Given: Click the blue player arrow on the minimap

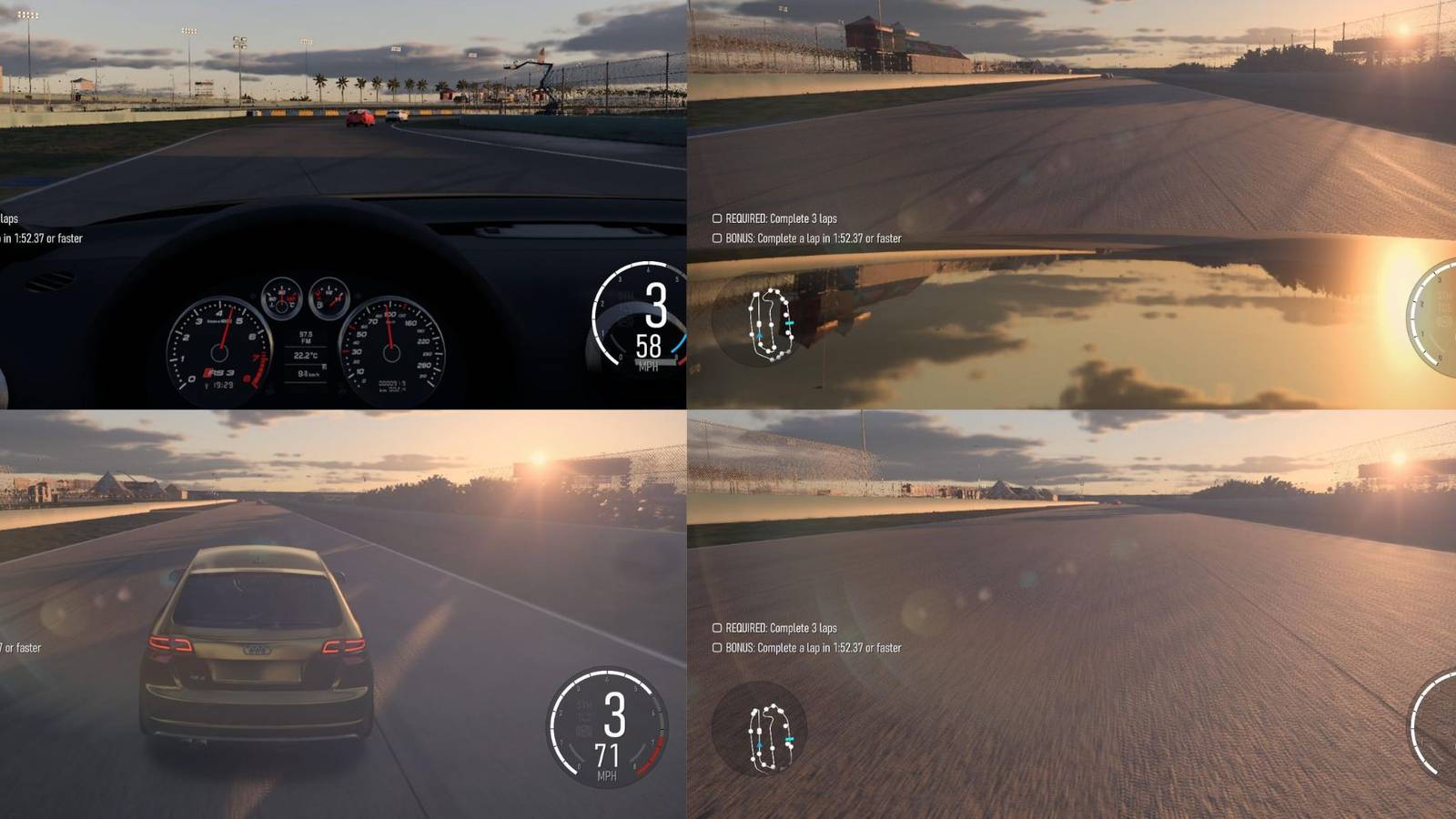Looking at the screenshot, I should coord(760,335).
